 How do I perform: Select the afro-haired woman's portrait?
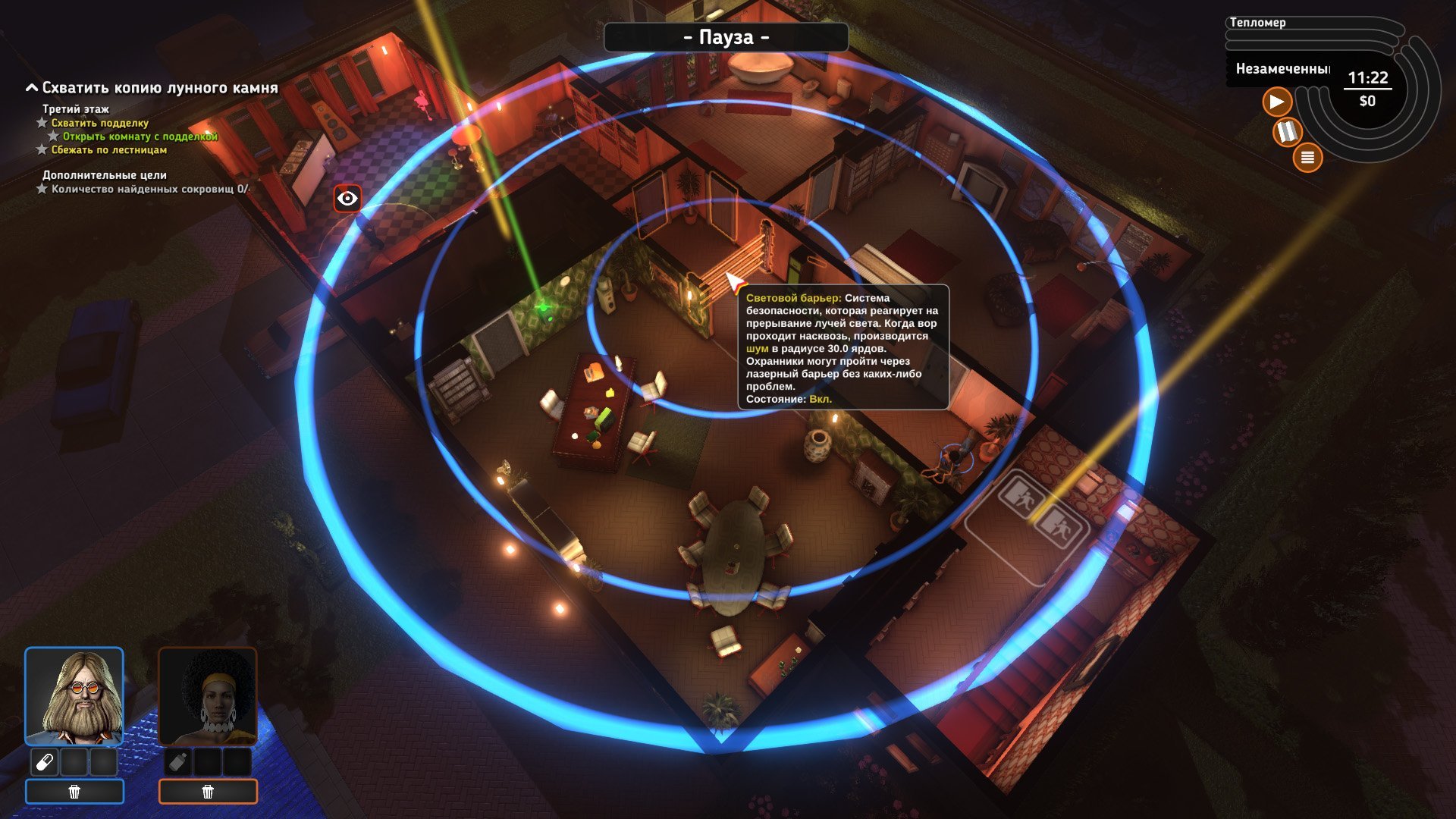coord(208,696)
